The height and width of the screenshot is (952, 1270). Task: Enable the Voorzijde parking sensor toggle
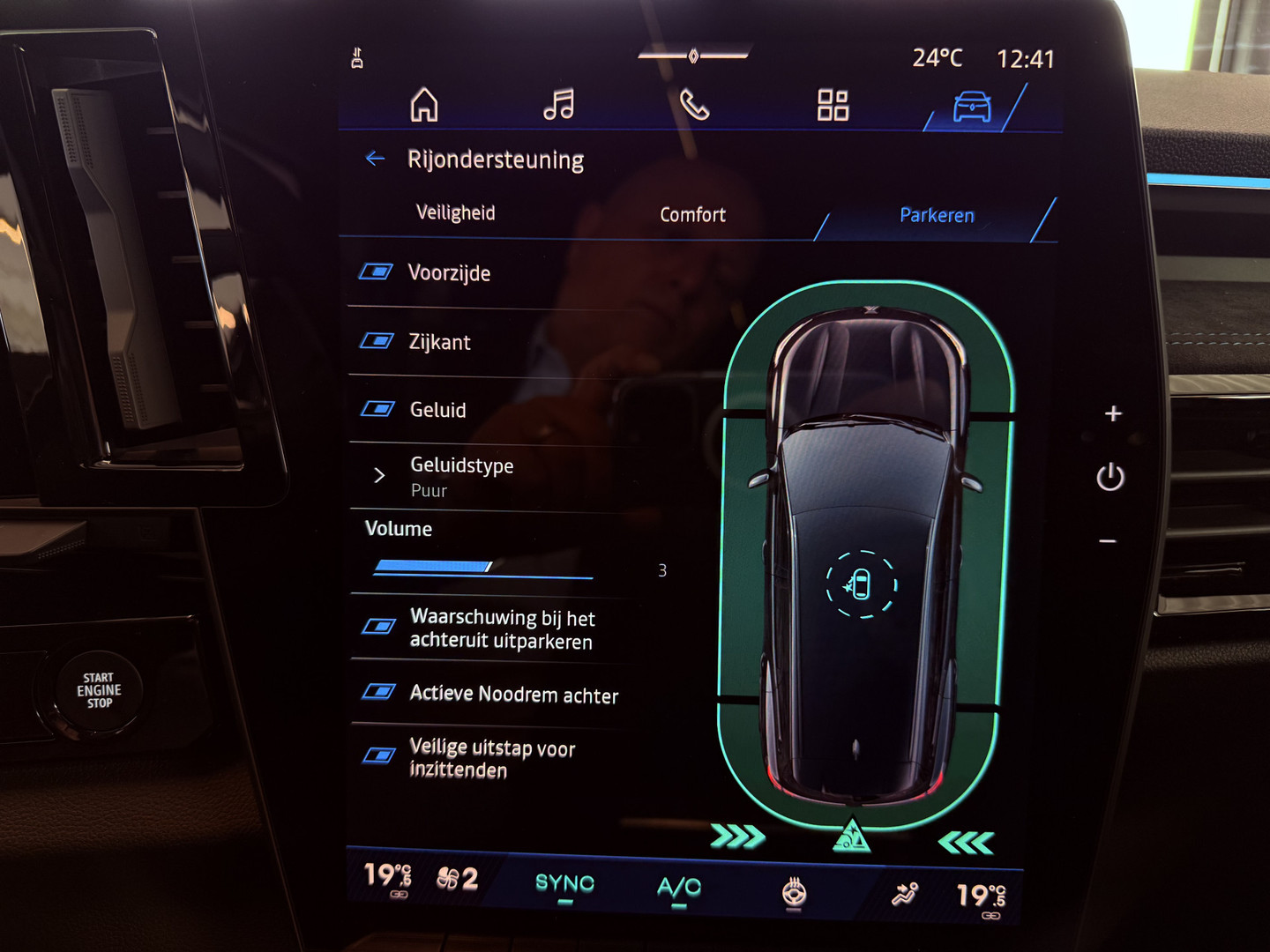[378, 272]
